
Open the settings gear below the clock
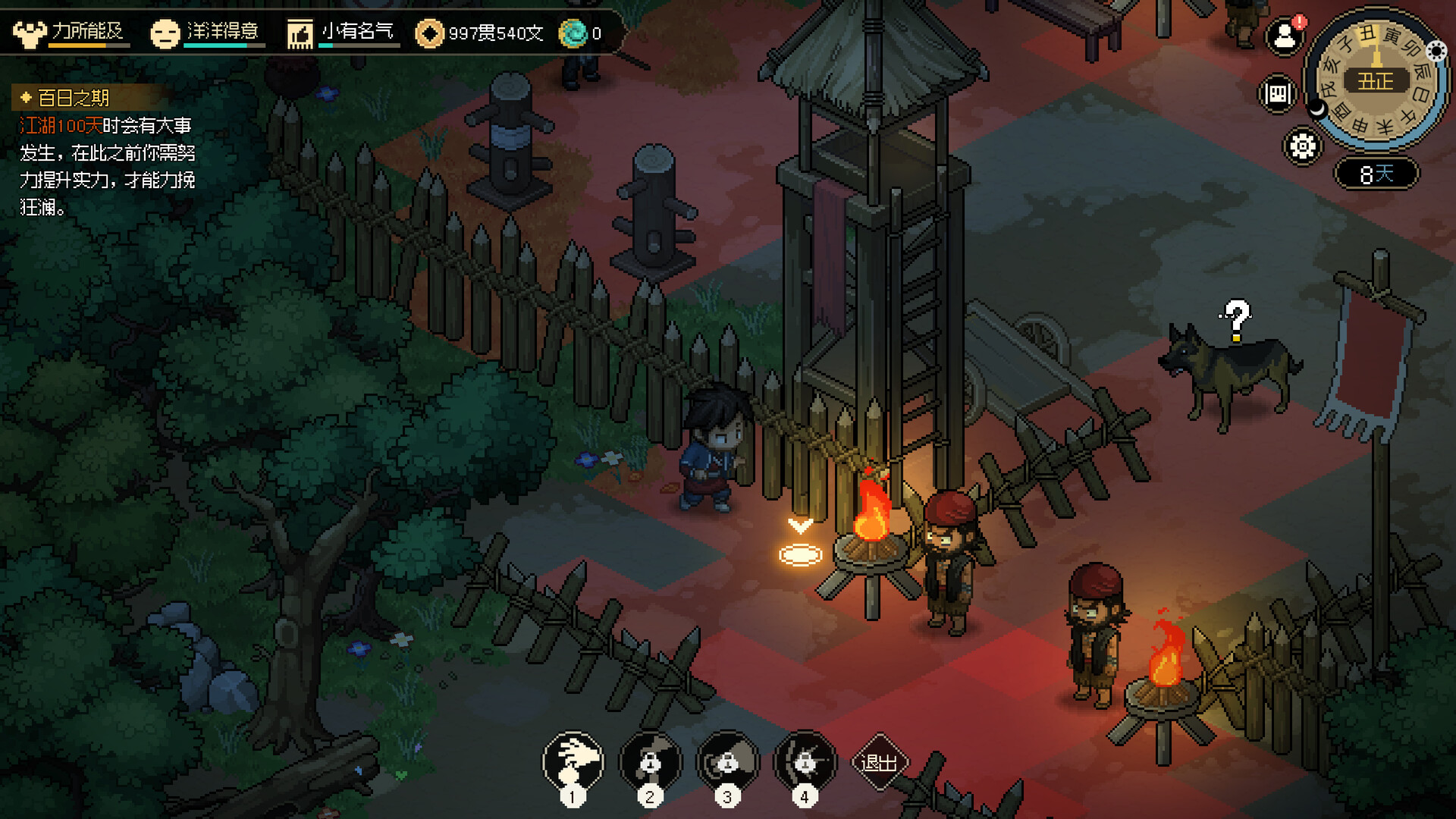click(1301, 147)
